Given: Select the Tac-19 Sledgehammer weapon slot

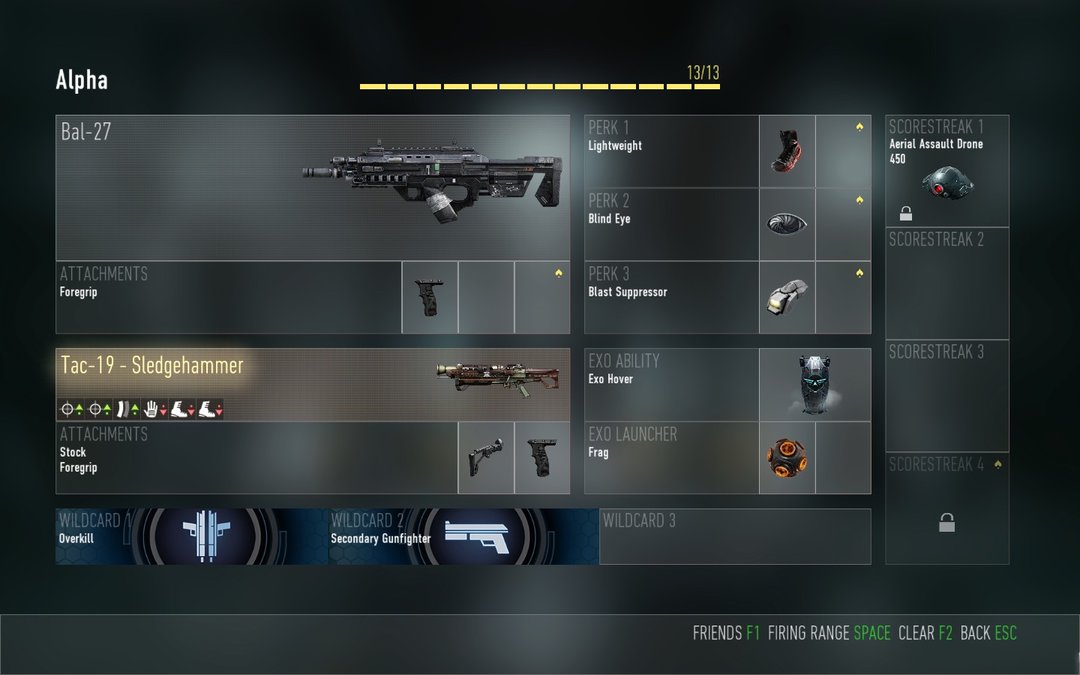Looking at the screenshot, I should click(x=312, y=385).
